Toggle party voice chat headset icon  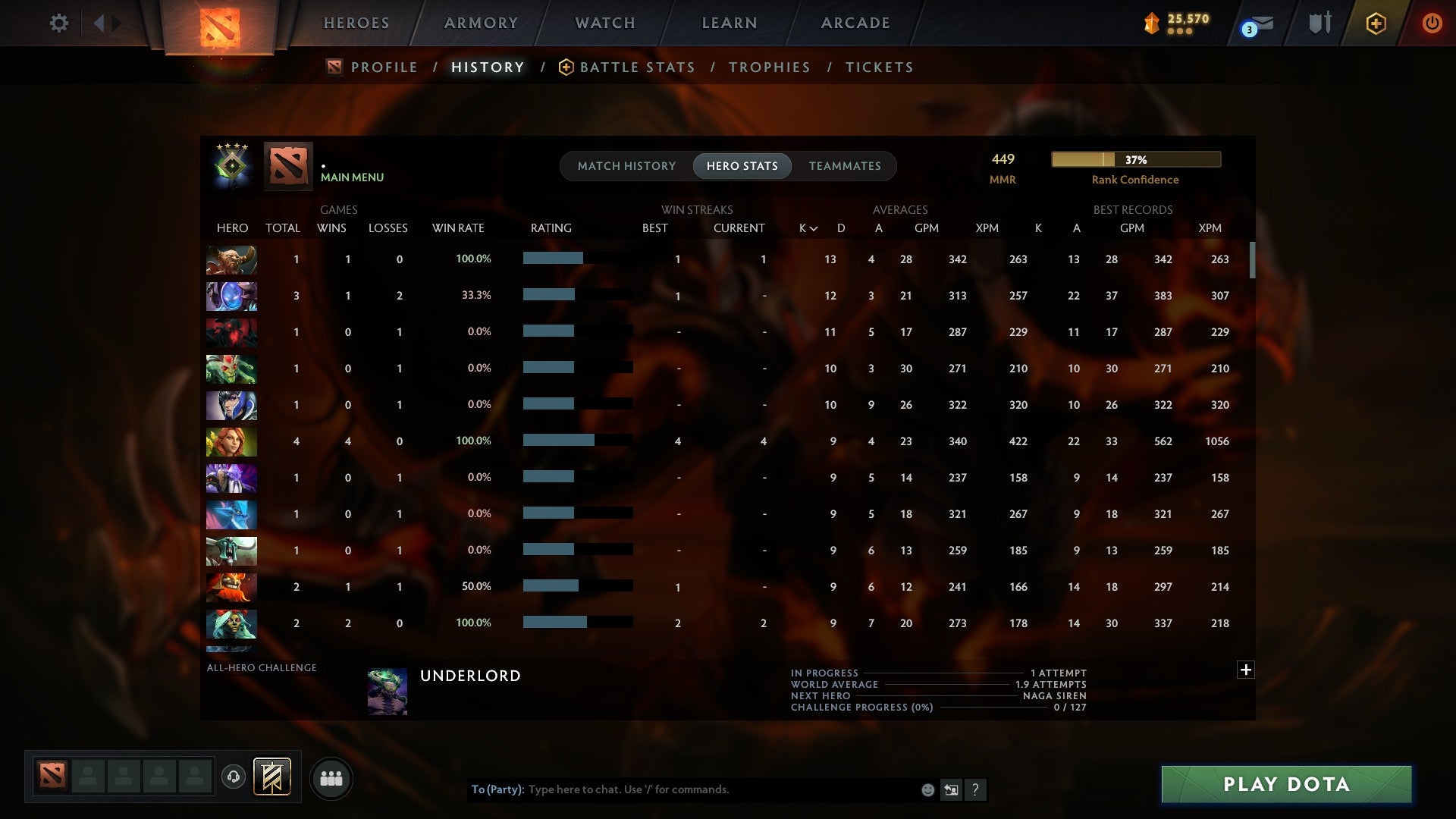(x=234, y=775)
